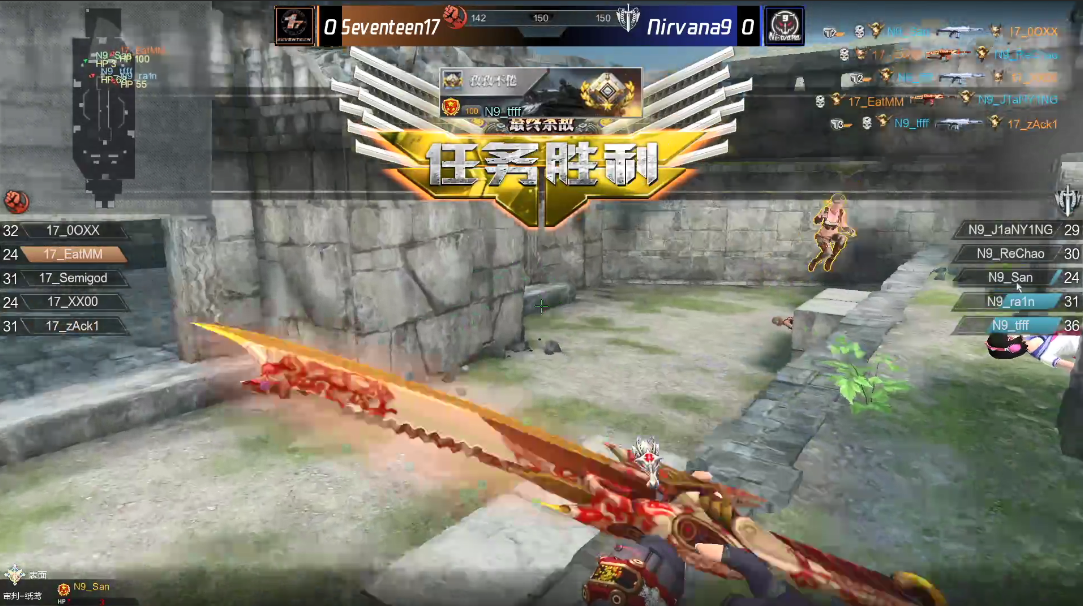Switch view to player 17_zAck1
This screenshot has height=606, width=1083.
pyautogui.click(x=74, y=326)
